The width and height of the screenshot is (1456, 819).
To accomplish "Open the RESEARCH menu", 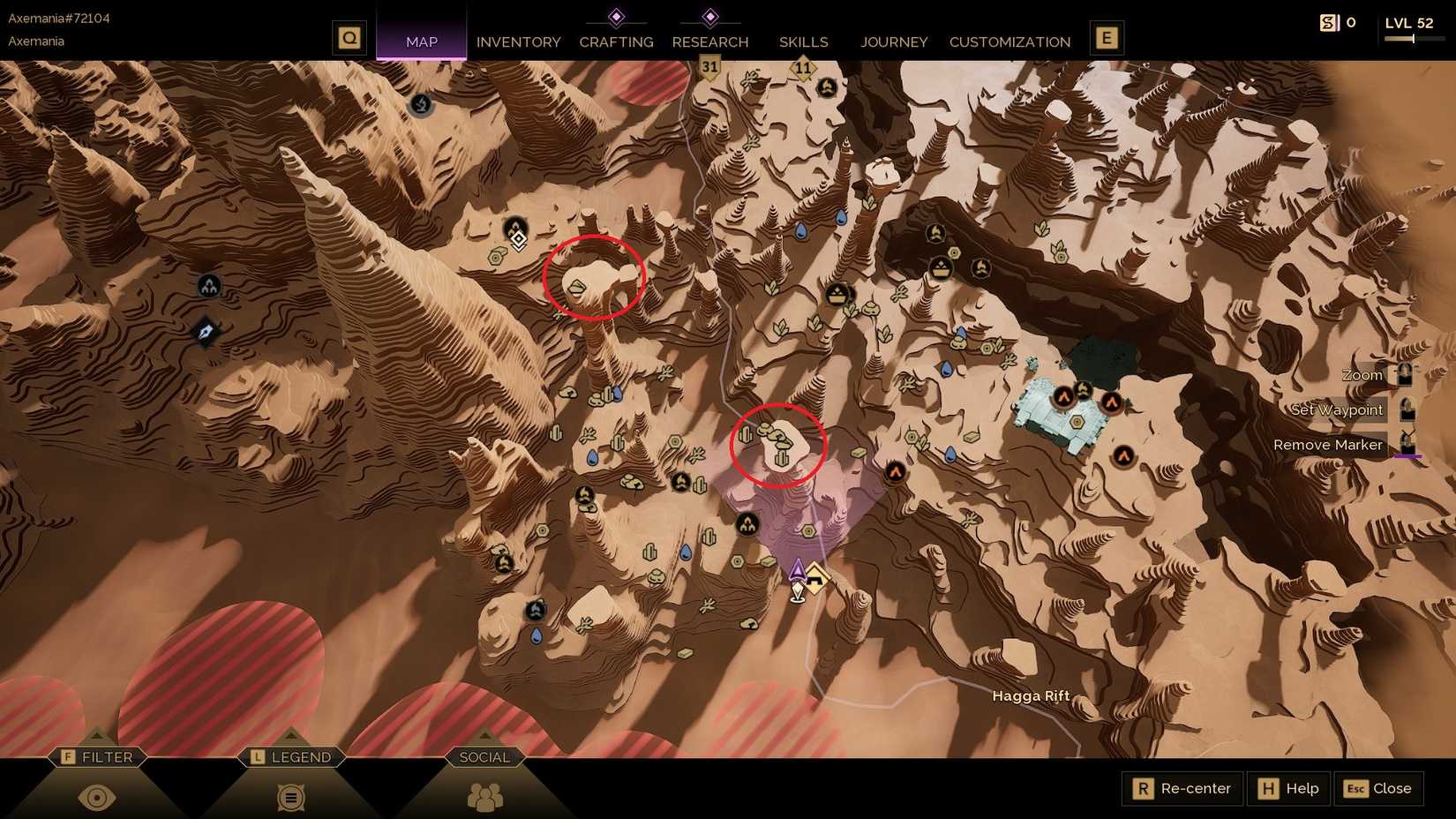I will [710, 41].
